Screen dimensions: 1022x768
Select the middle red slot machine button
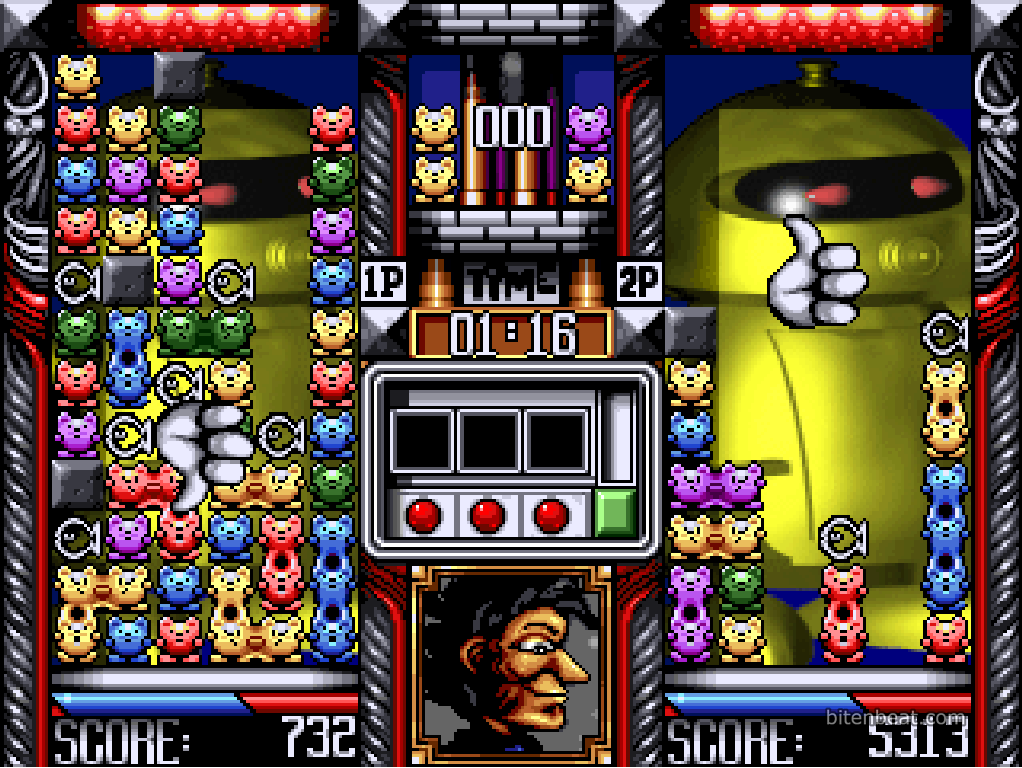[x=487, y=514]
